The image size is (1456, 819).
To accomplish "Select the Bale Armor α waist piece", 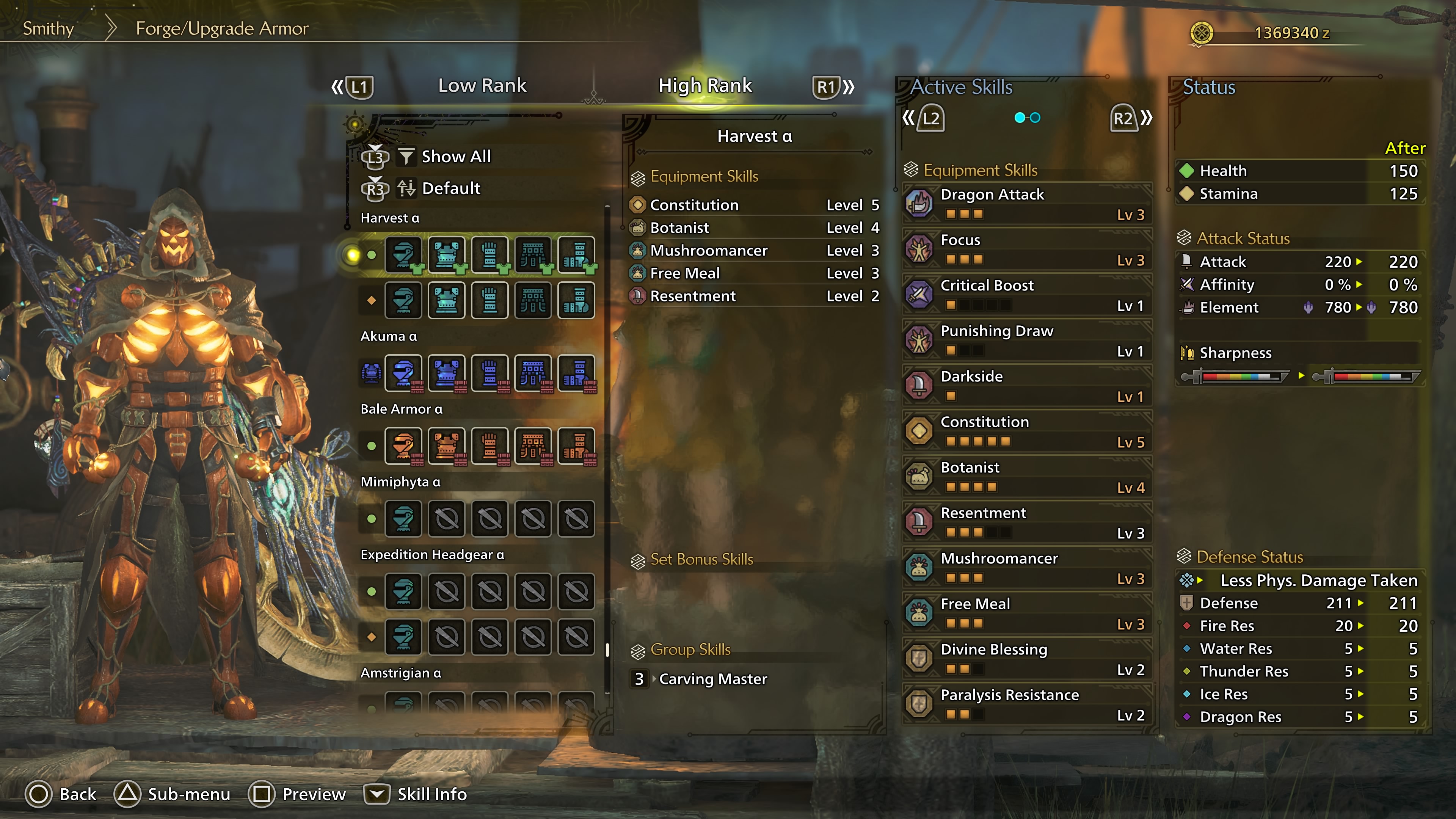I will click(533, 446).
